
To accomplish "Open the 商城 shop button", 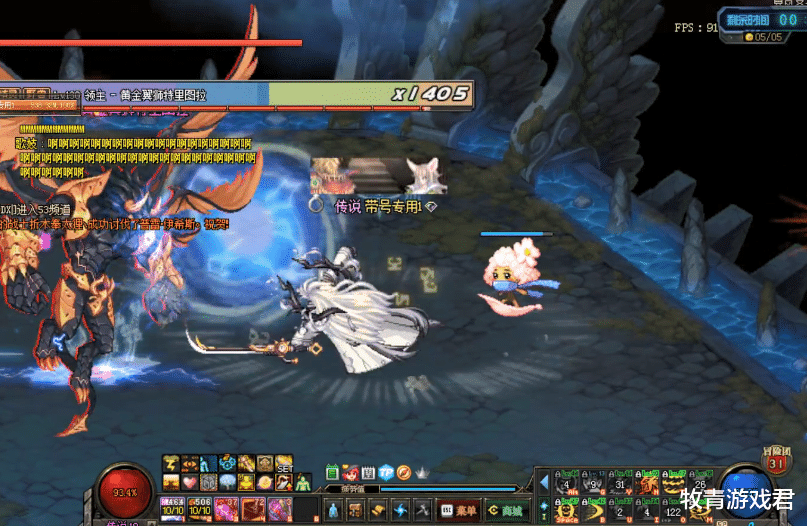I will 505,509.
